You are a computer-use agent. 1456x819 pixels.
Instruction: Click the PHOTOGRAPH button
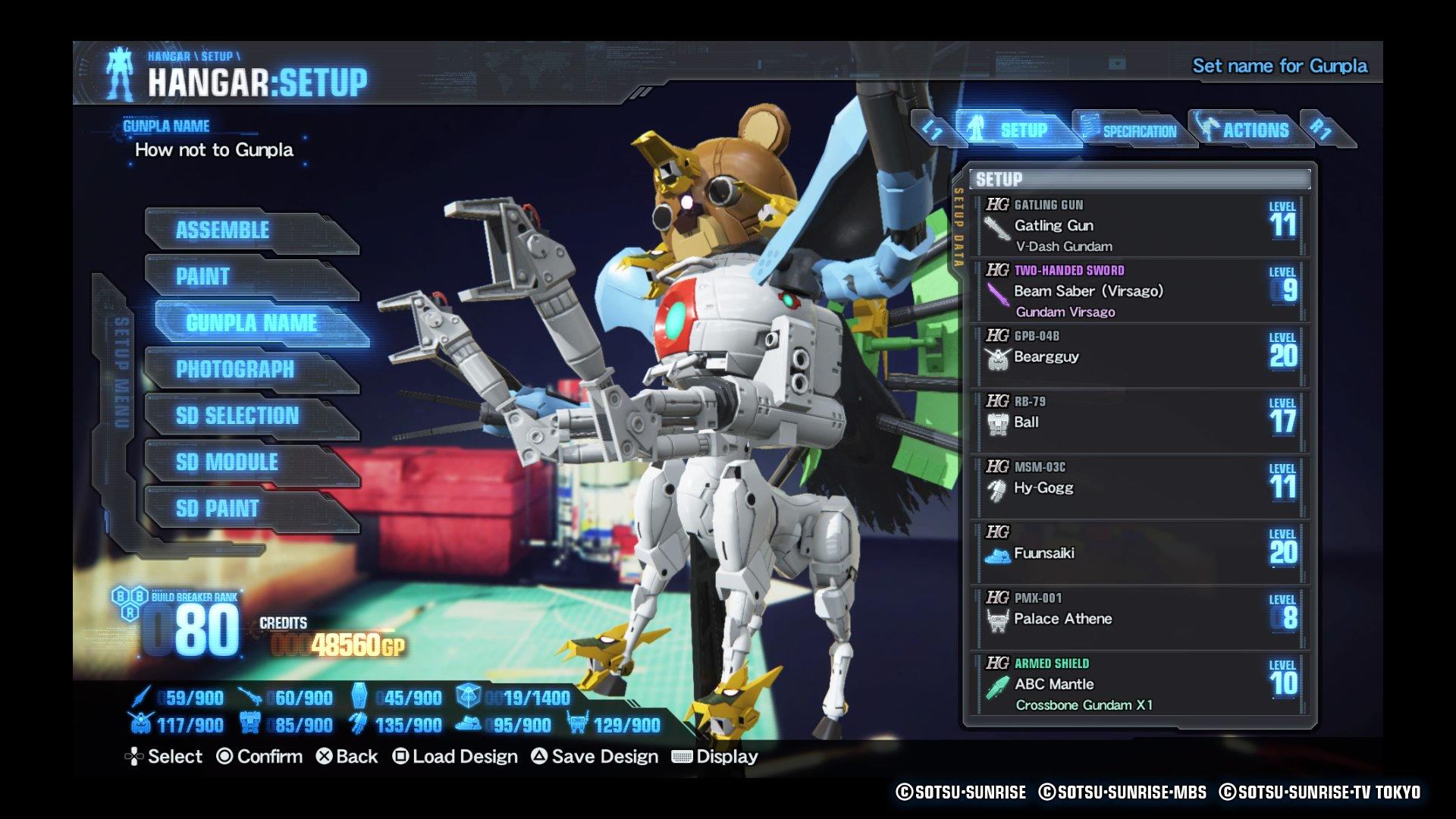point(234,369)
